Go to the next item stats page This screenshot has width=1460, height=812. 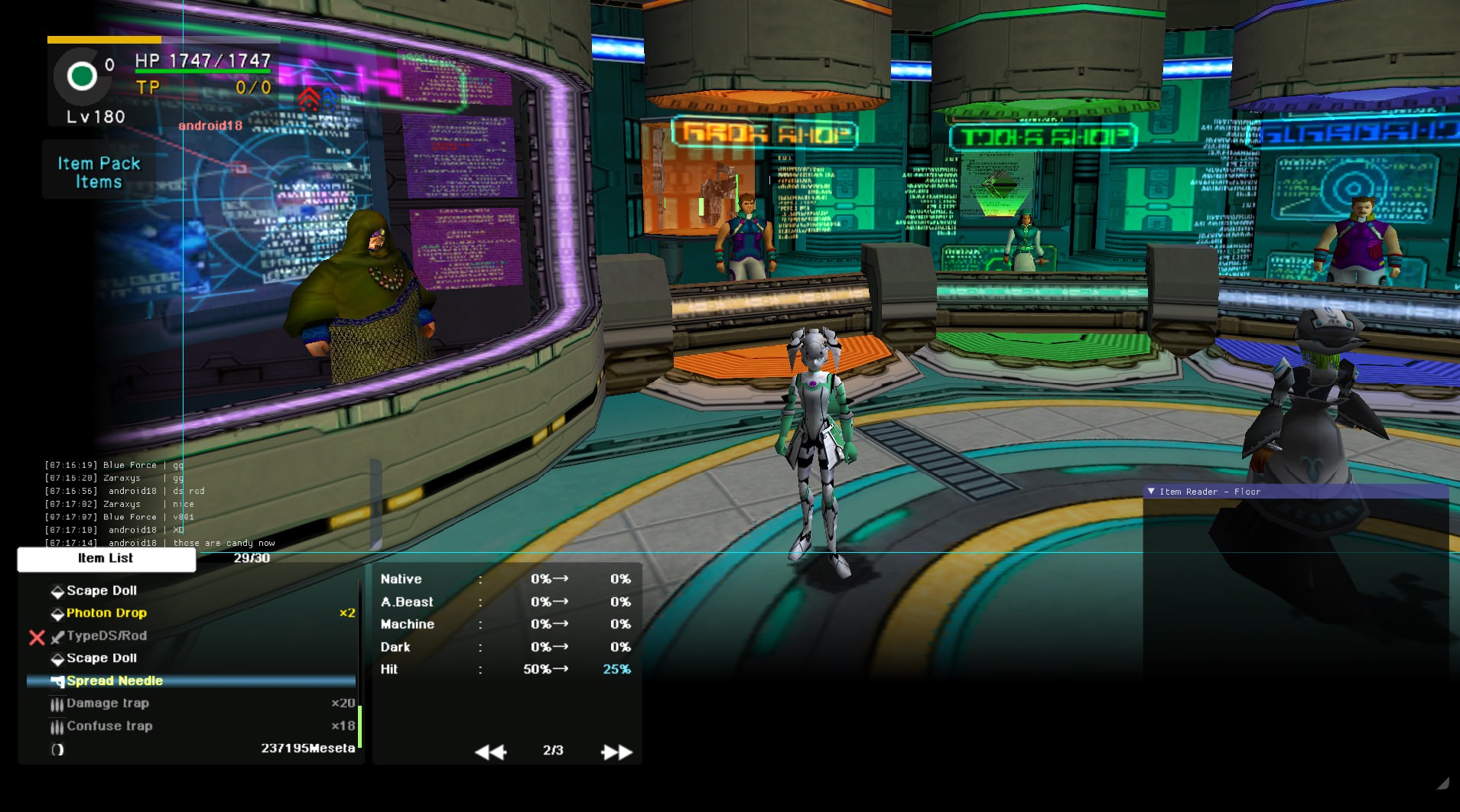pyautogui.click(x=616, y=752)
